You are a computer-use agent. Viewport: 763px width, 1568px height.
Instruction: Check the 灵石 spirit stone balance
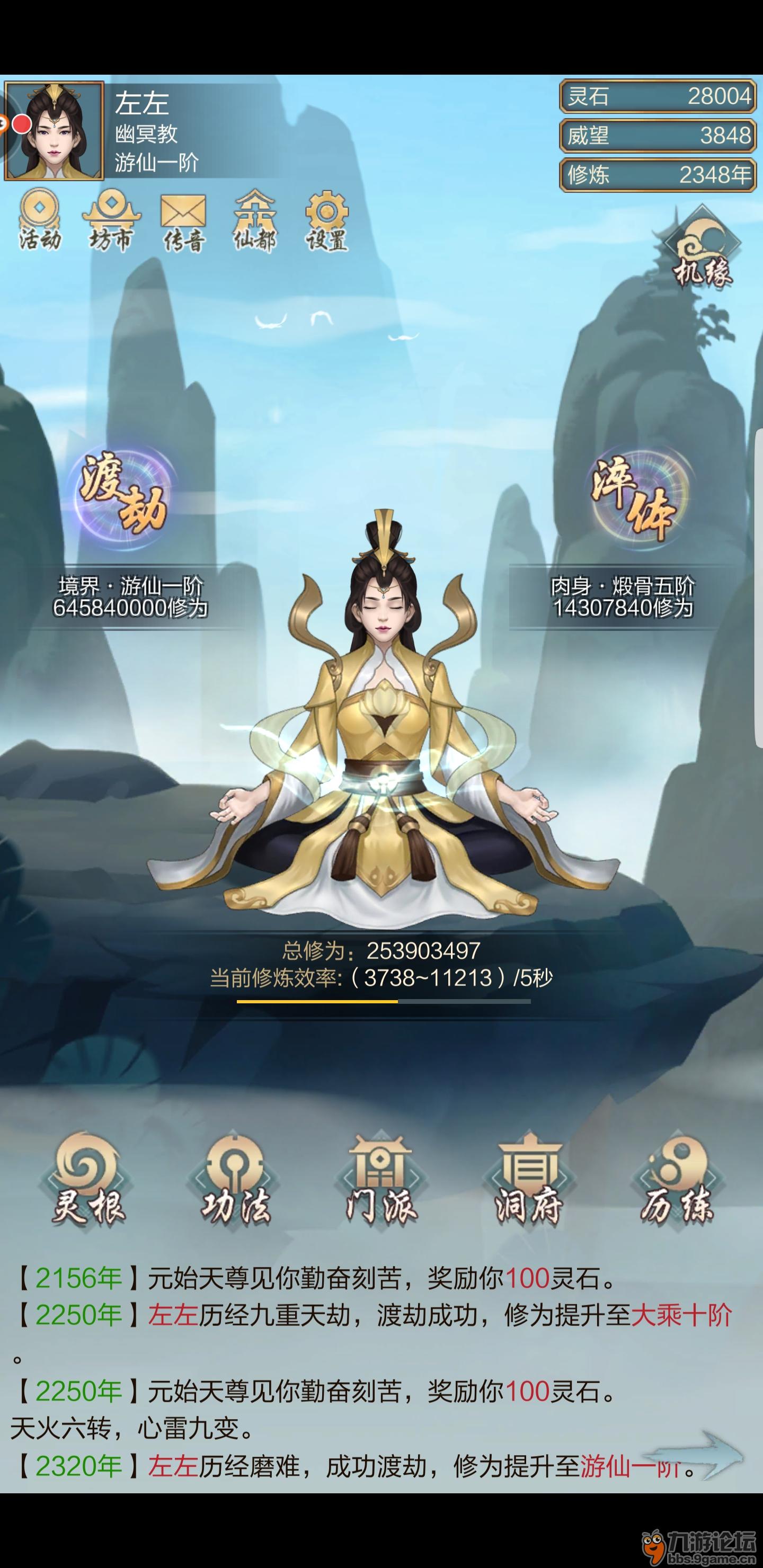pyautogui.click(x=654, y=96)
